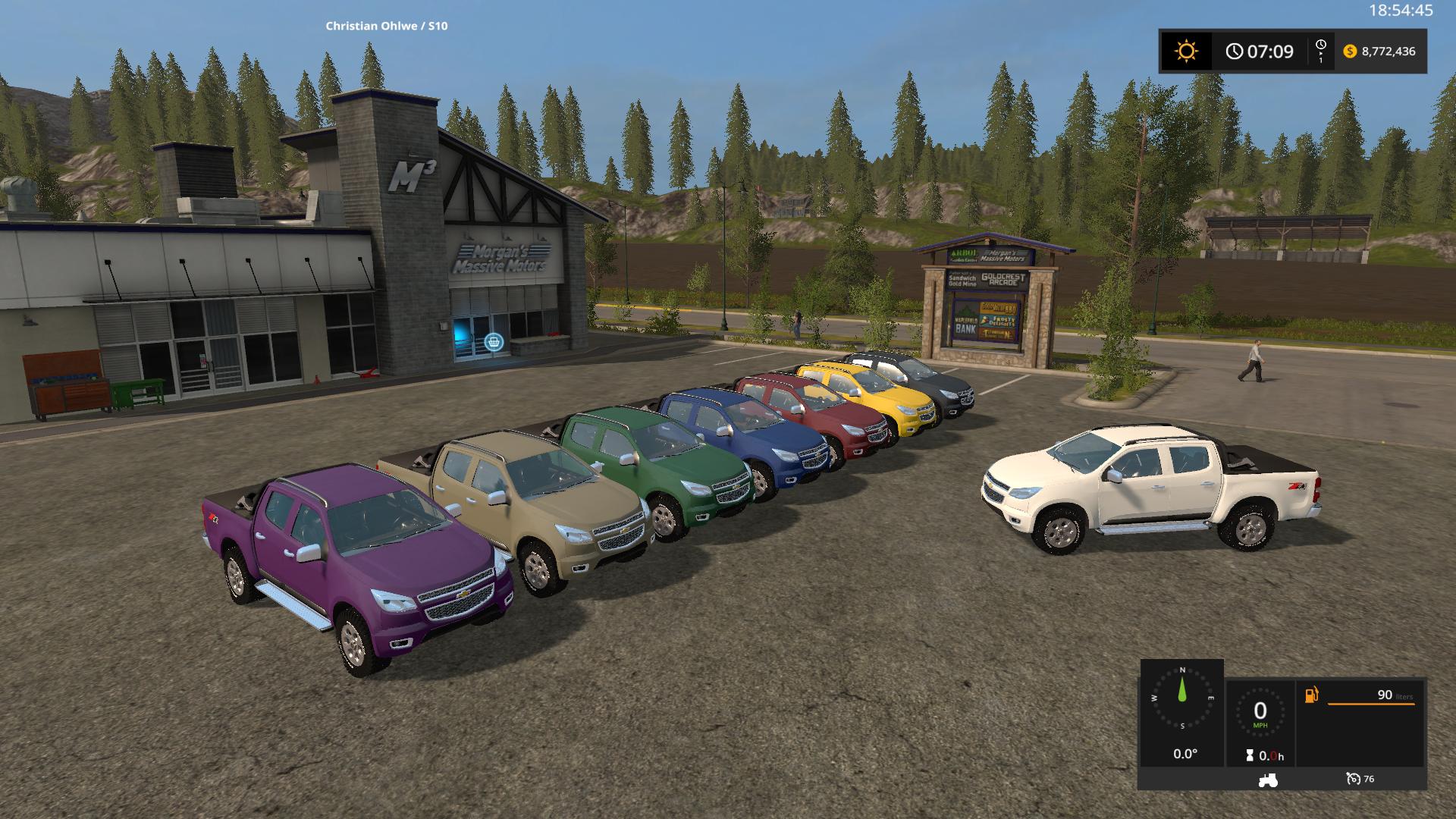The height and width of the screenshot is (819, 1456).
Task: Select the time scale clock icon
Action: (x=1321, y=51)
